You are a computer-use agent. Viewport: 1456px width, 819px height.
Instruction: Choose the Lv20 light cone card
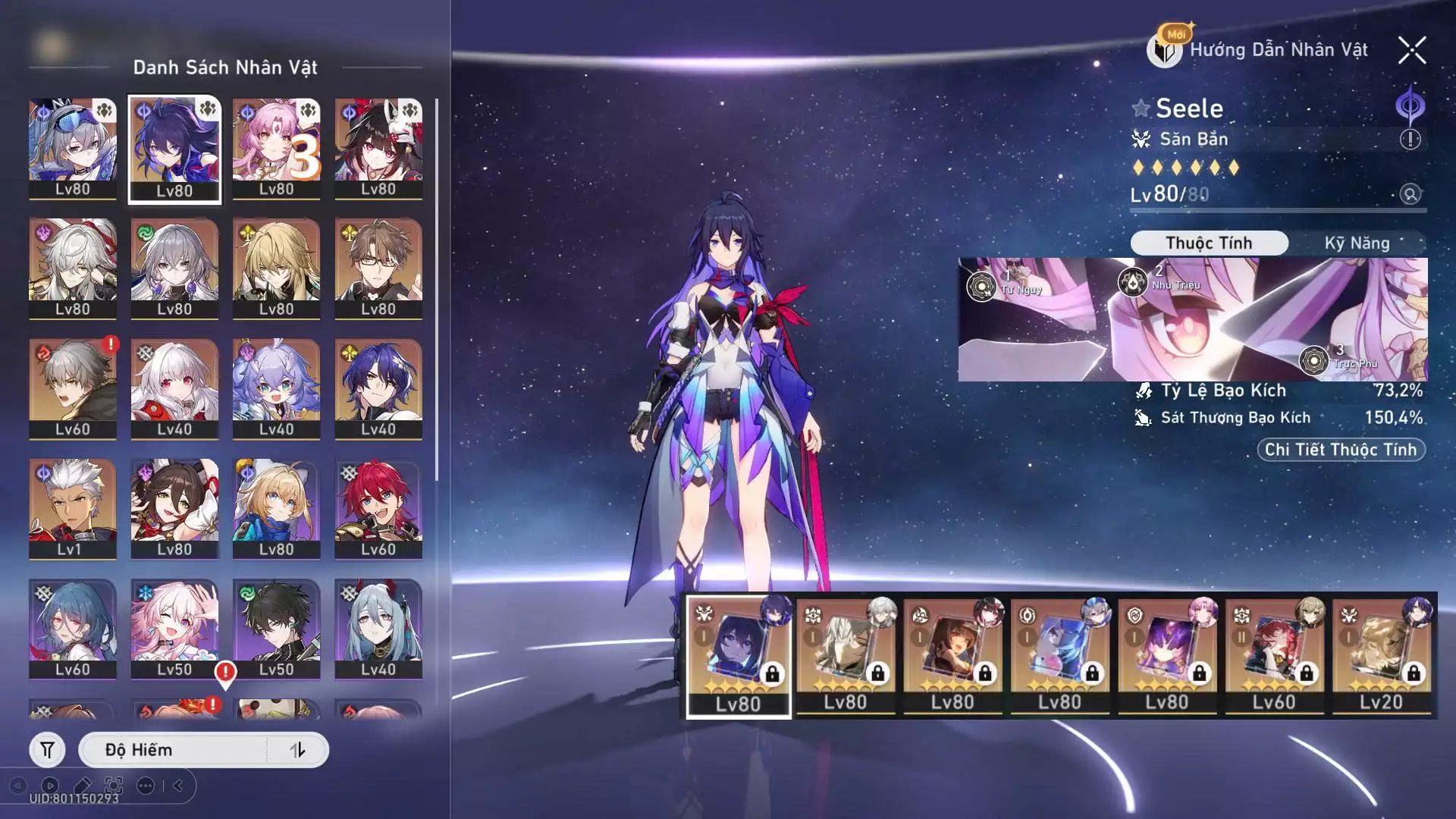(x=1382, y=656)
